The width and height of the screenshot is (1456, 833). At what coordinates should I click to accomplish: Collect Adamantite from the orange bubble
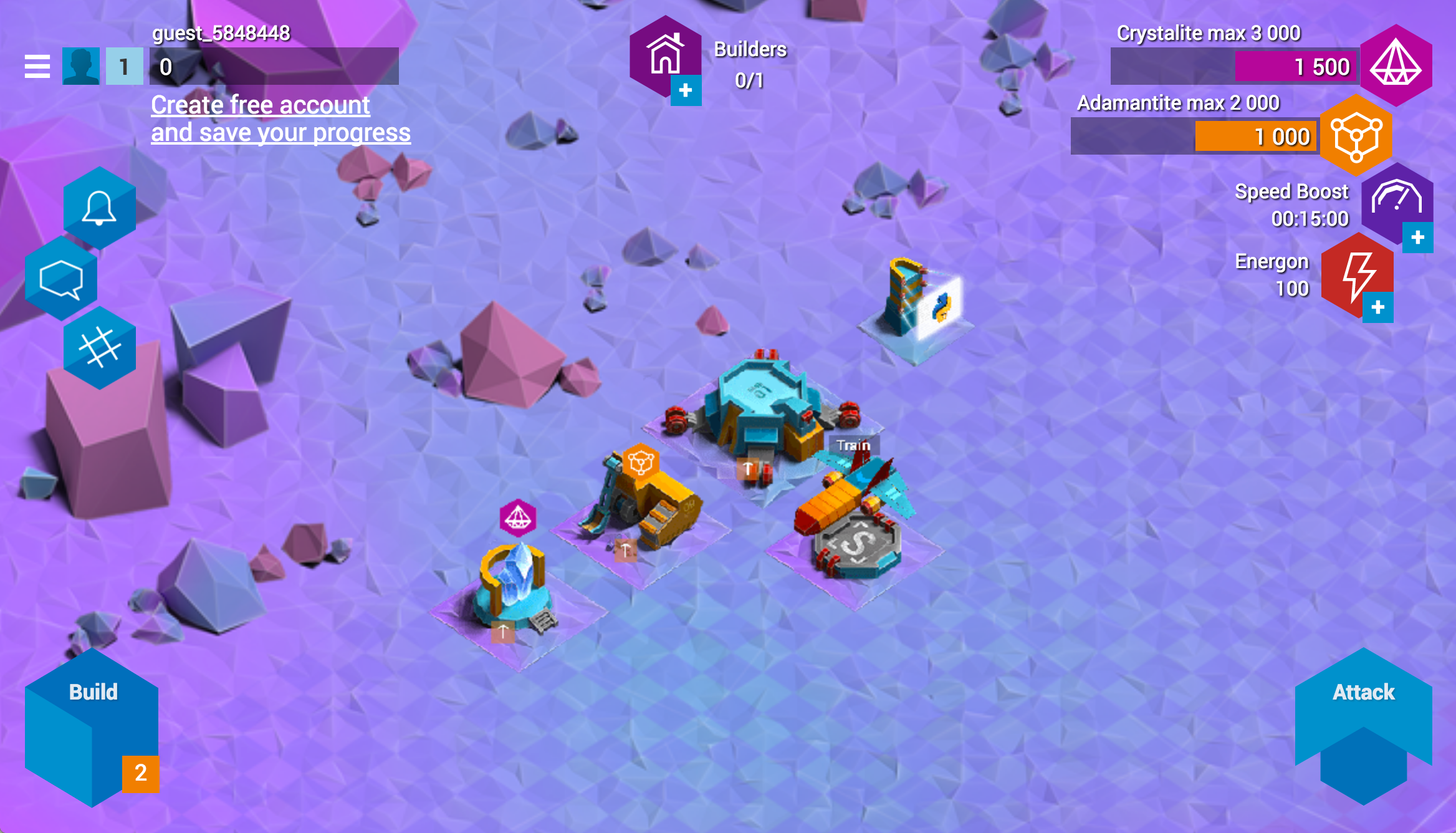pyautogui.click(x=641, y=462)
